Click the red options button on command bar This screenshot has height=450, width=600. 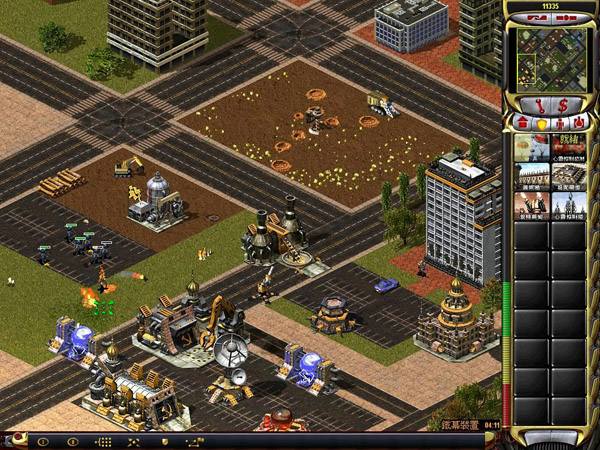[x=15, y=440]
